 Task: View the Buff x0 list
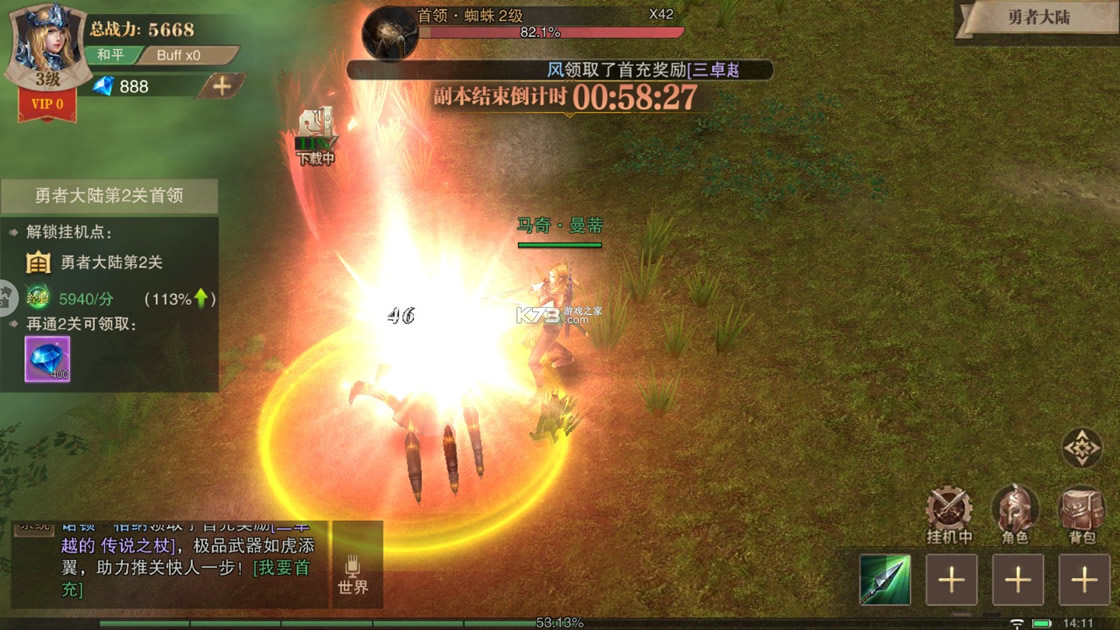[184, 55]
